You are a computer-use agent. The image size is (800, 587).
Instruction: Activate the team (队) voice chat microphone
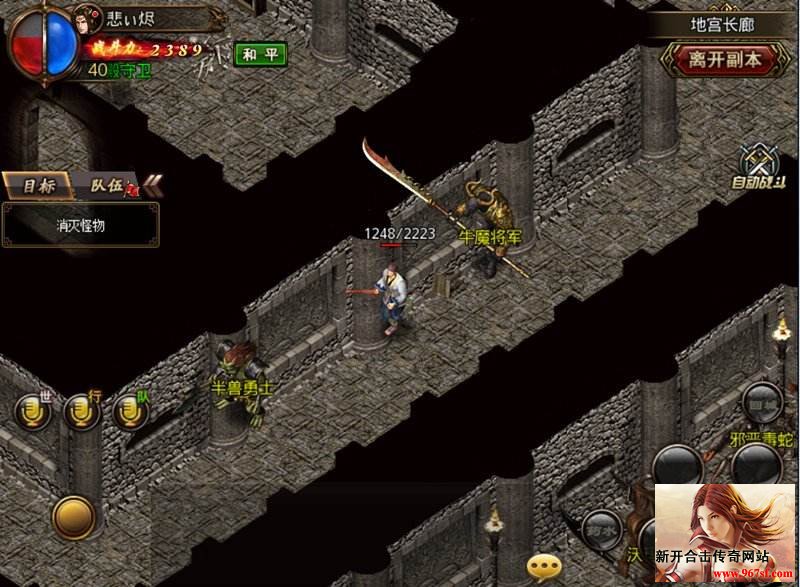131,411
